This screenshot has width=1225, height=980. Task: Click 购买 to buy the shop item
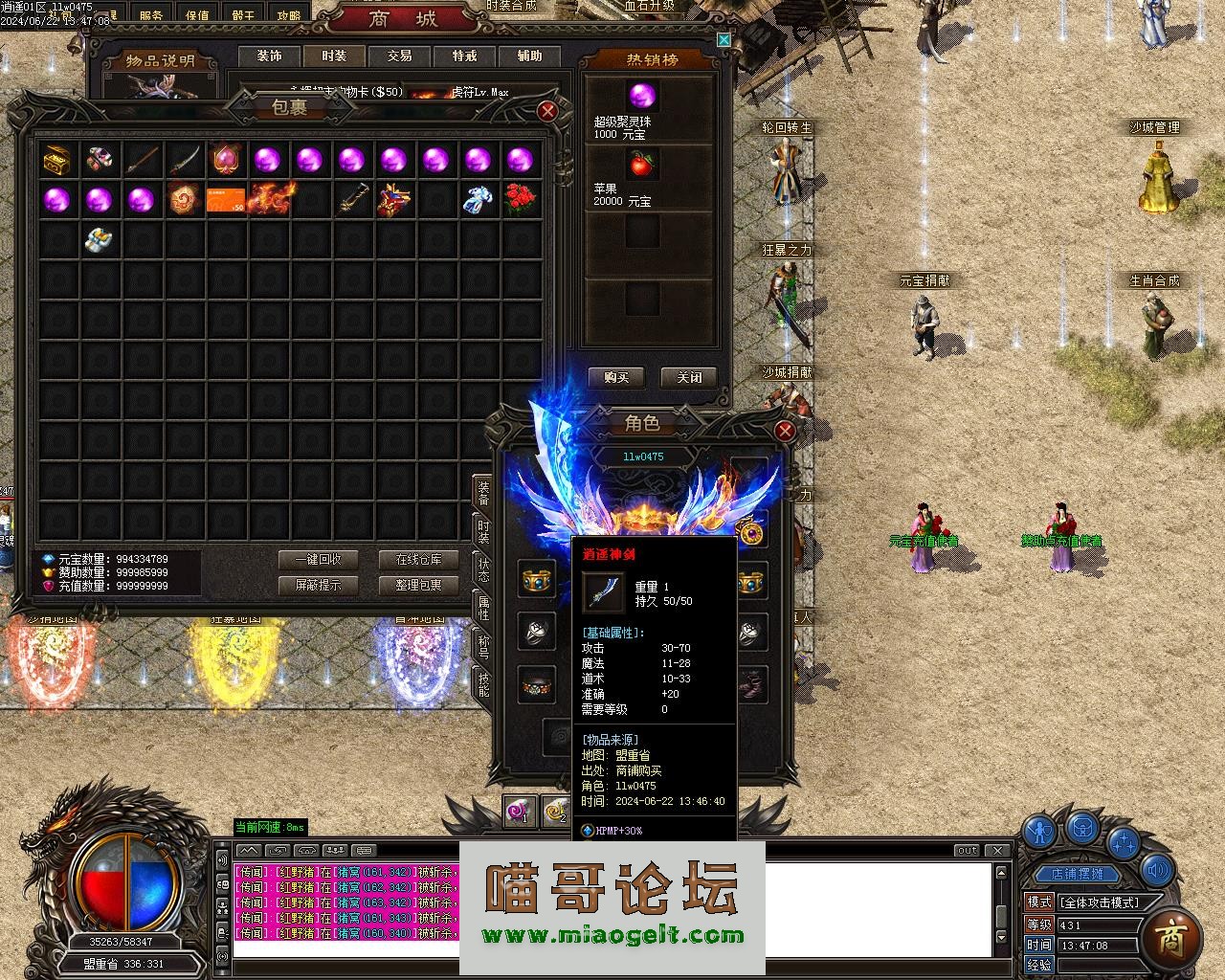(x=616, y=377)
